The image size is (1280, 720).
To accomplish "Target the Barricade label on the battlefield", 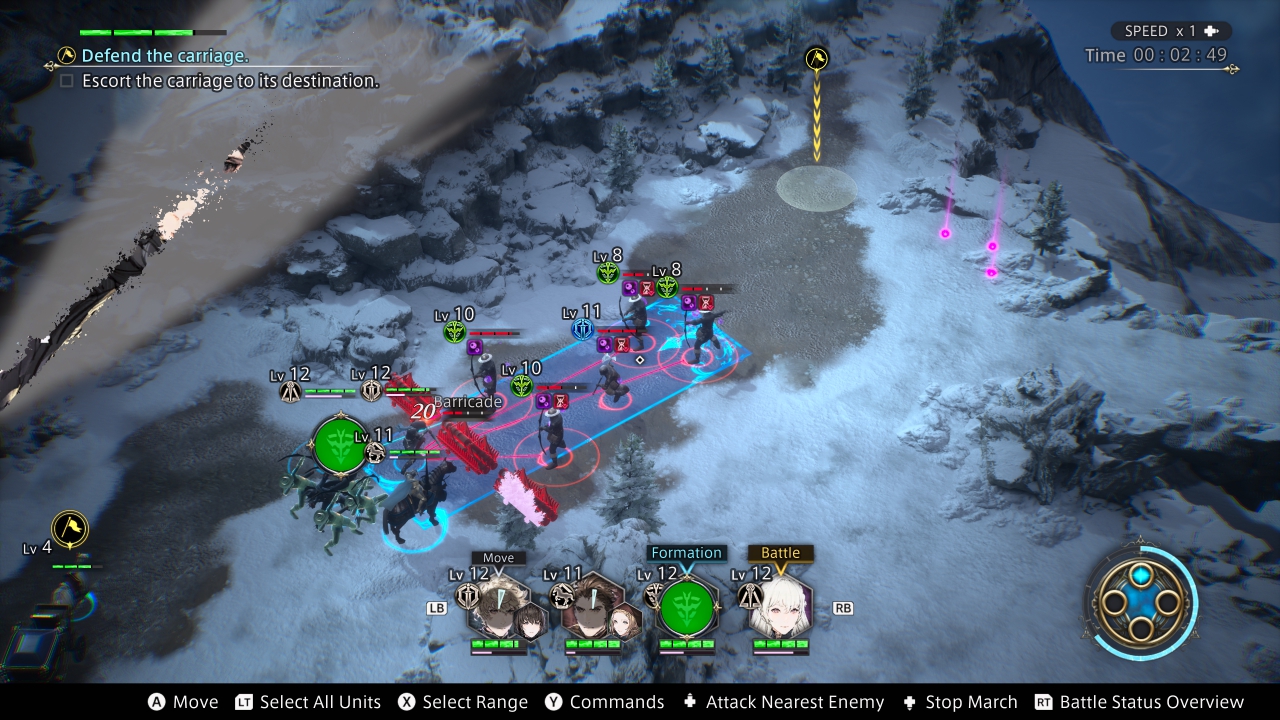I will pyautogui.click(x=467, y=402).
